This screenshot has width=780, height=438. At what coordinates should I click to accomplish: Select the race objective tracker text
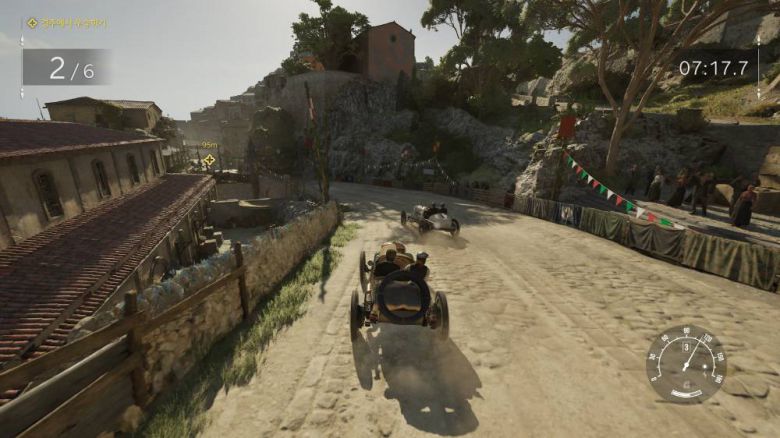(x=72, y=23)
